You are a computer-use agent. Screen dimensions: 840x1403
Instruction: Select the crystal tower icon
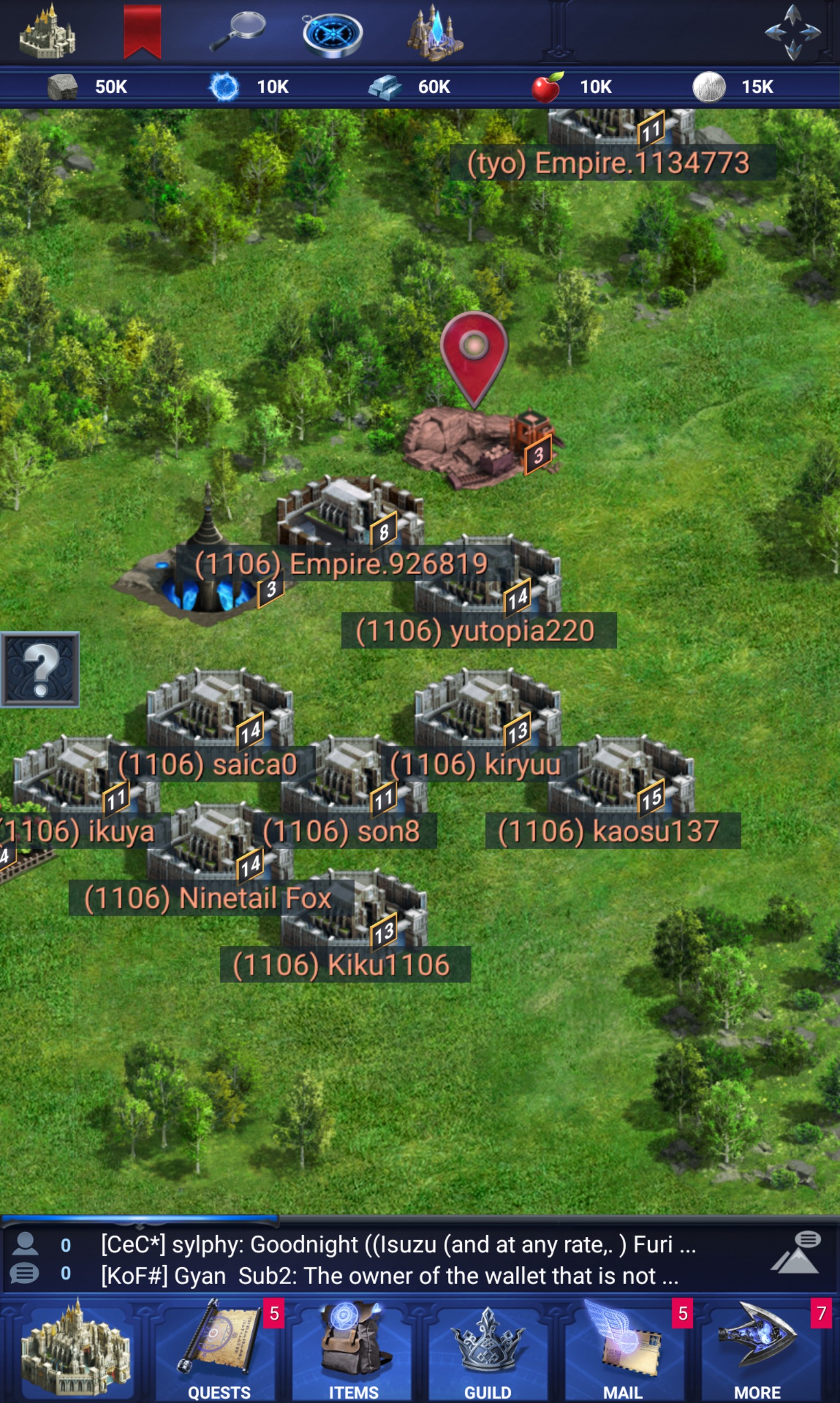click(435, 33)
